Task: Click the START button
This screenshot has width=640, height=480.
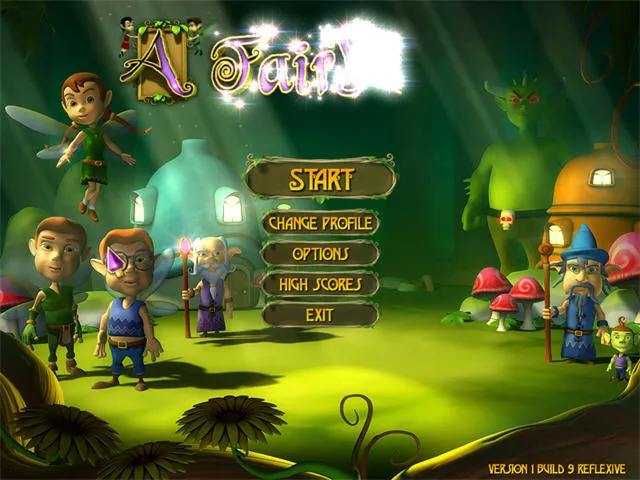Action: pos(321,180)
